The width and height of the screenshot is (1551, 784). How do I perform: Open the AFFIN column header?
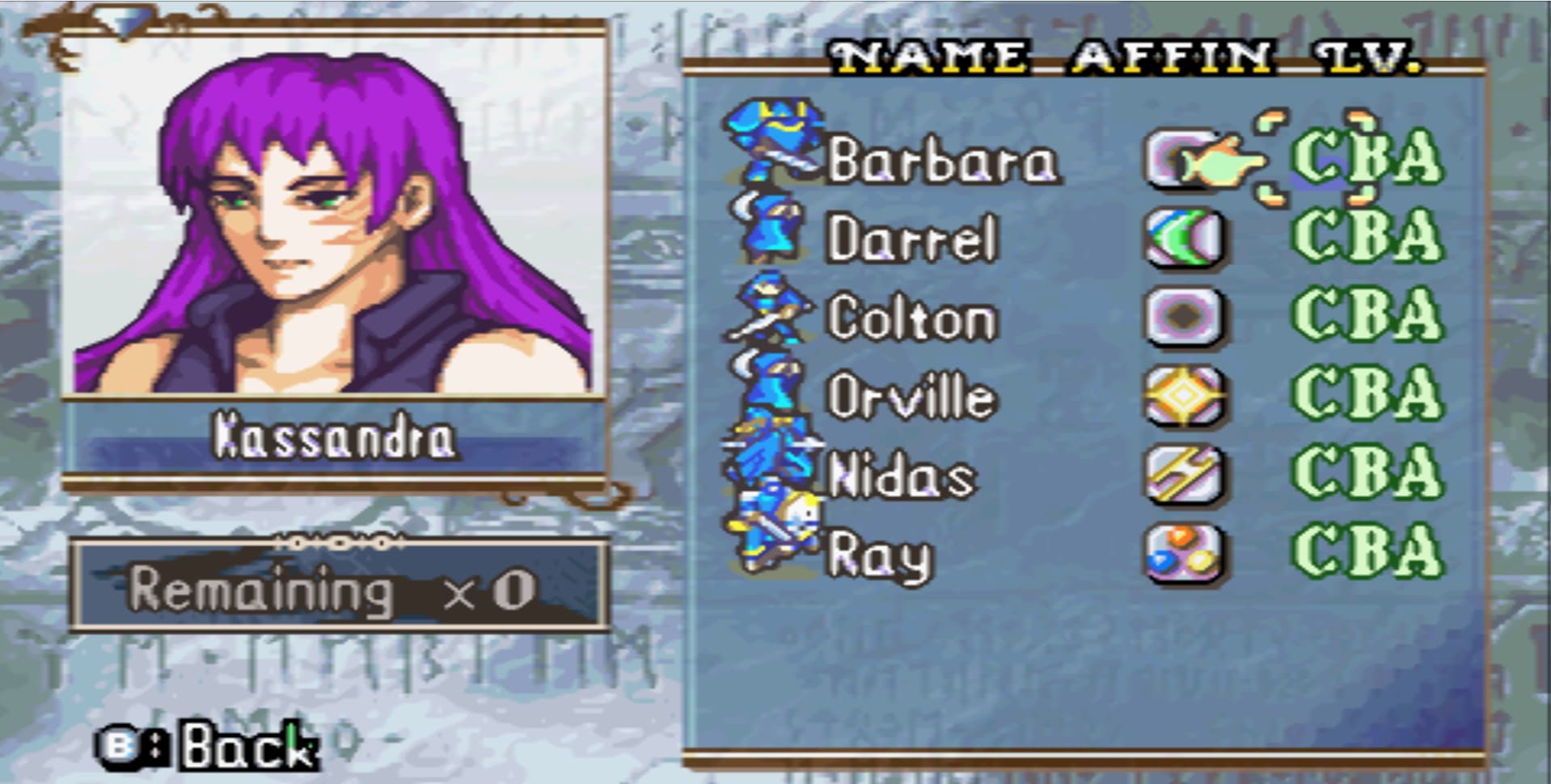(1169, 55)
